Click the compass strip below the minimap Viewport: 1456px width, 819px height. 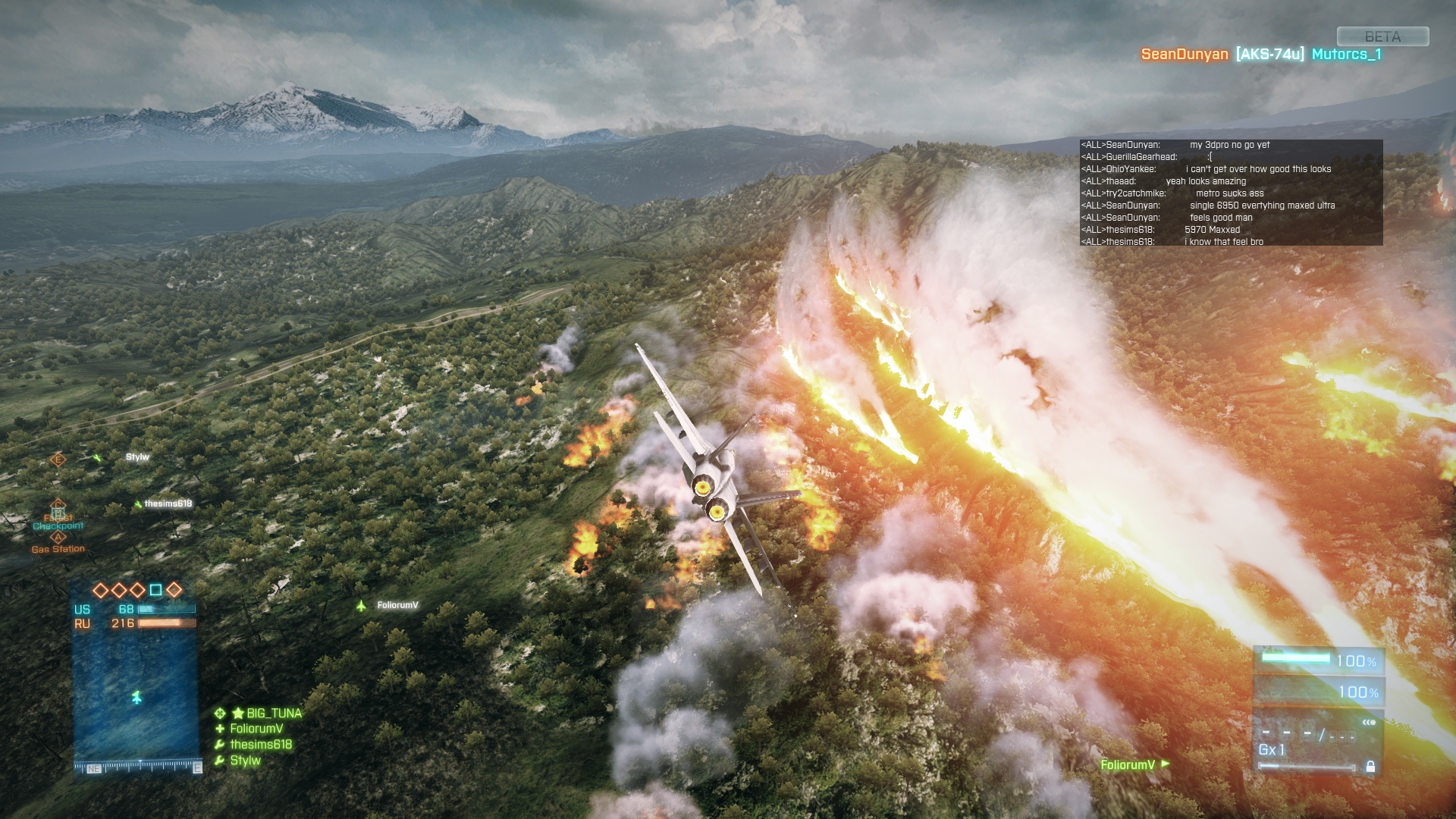(x=137, y=767)
